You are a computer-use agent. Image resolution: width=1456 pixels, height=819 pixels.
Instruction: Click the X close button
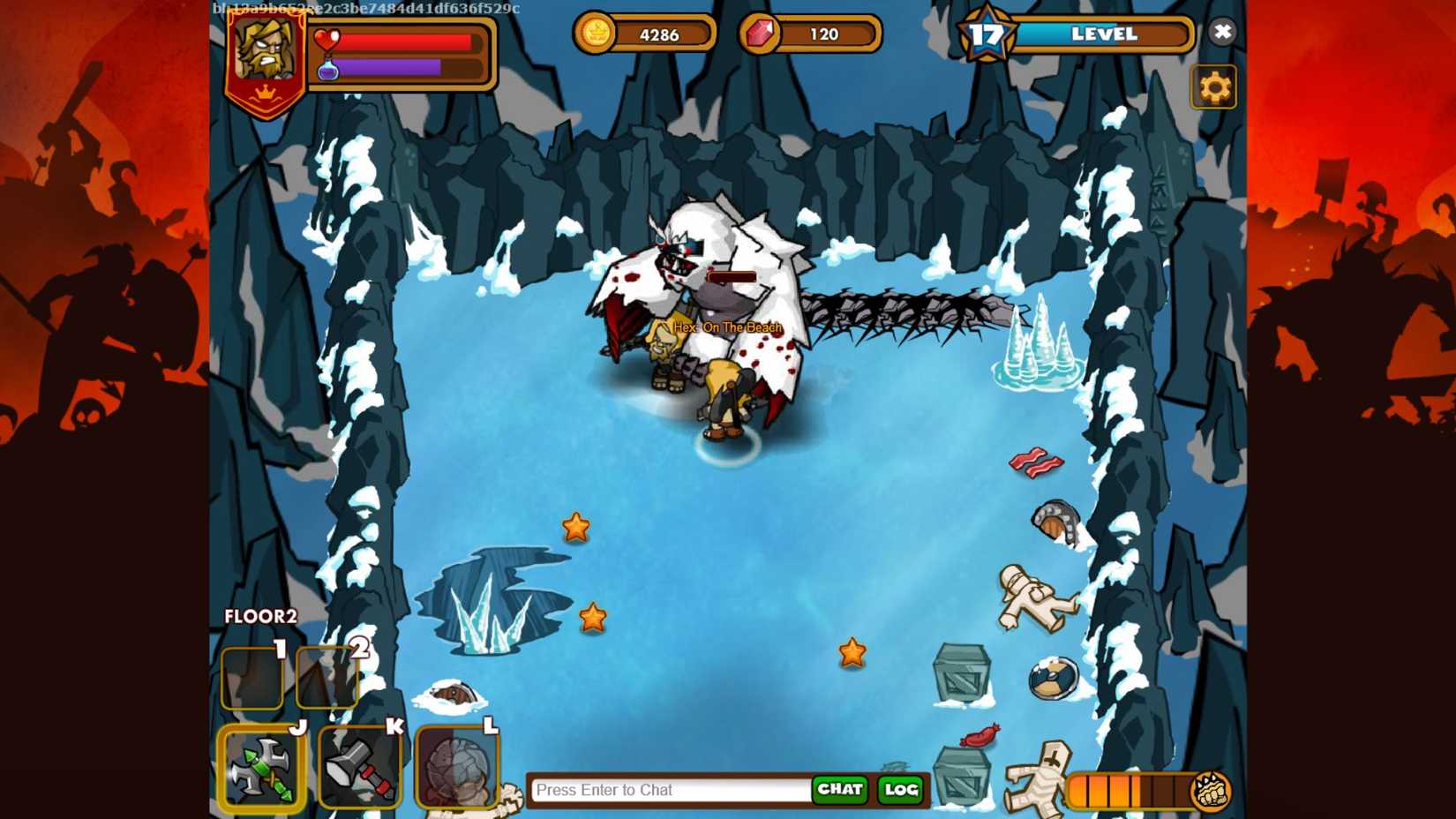point(1223,32)
